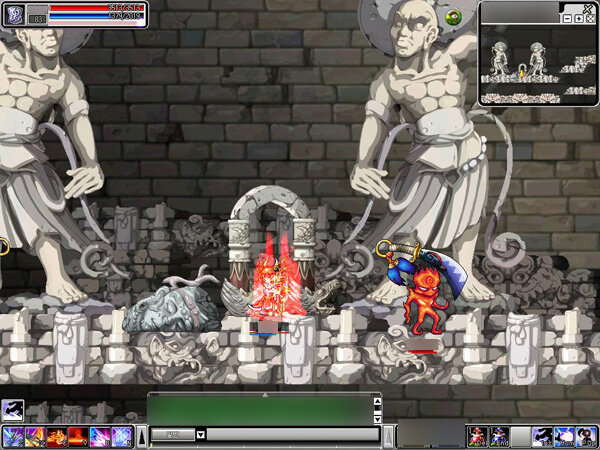The width and height of the screenshot is (600, 450).
Task: Select the dark silhouette skill above the hotbar
Action: [13, 408]
